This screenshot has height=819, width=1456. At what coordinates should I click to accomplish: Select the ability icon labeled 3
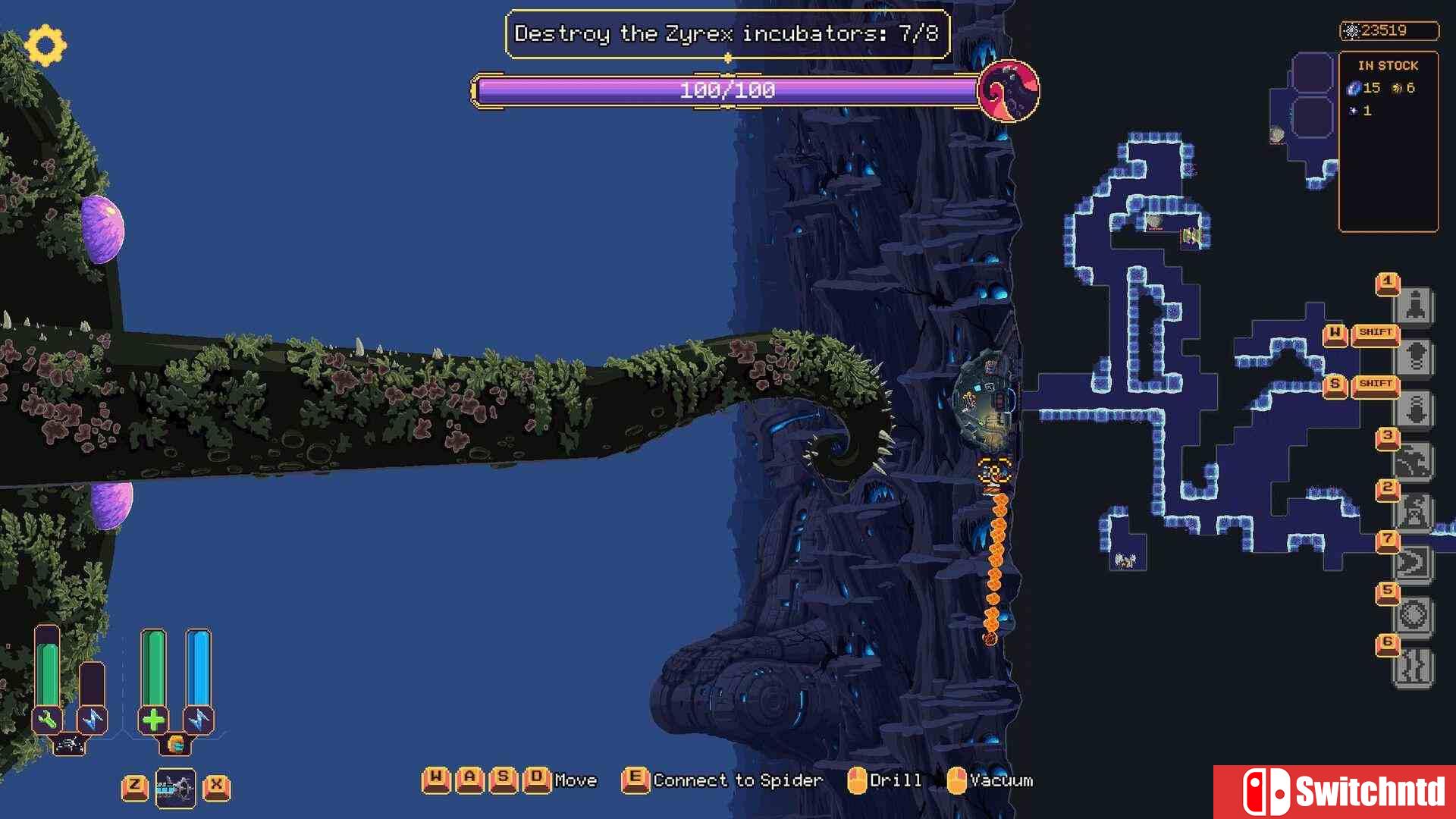click(x=1414, y=461)
